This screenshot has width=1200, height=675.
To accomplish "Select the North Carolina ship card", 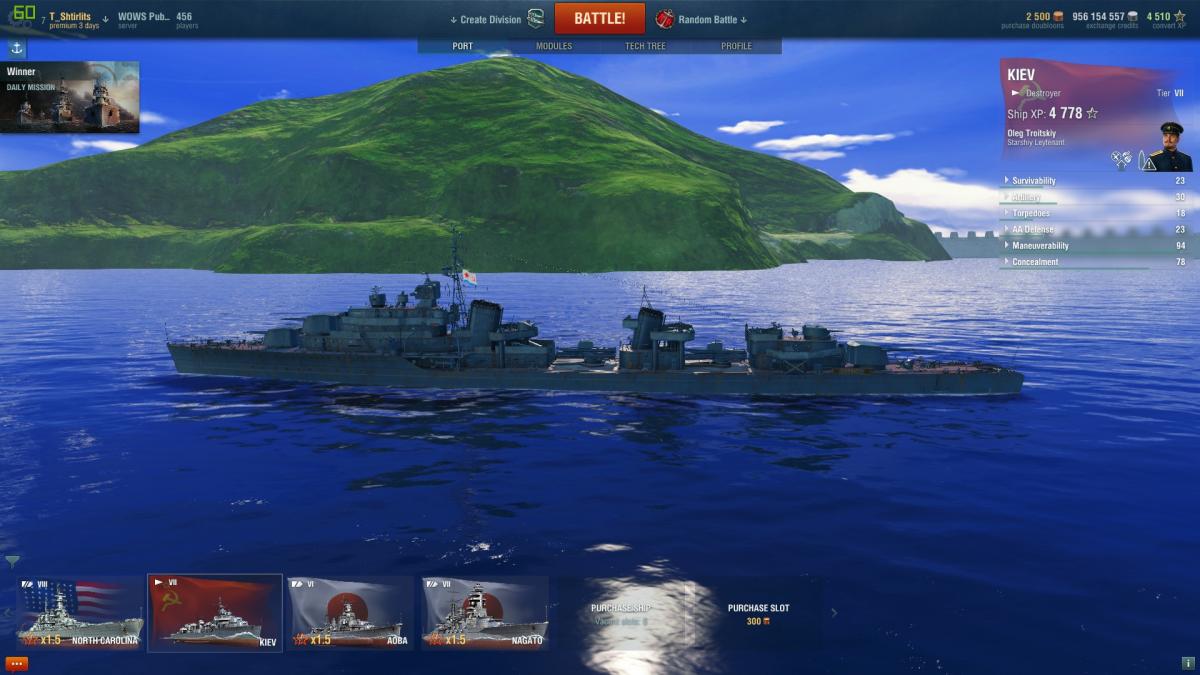I will pos(80,612).
